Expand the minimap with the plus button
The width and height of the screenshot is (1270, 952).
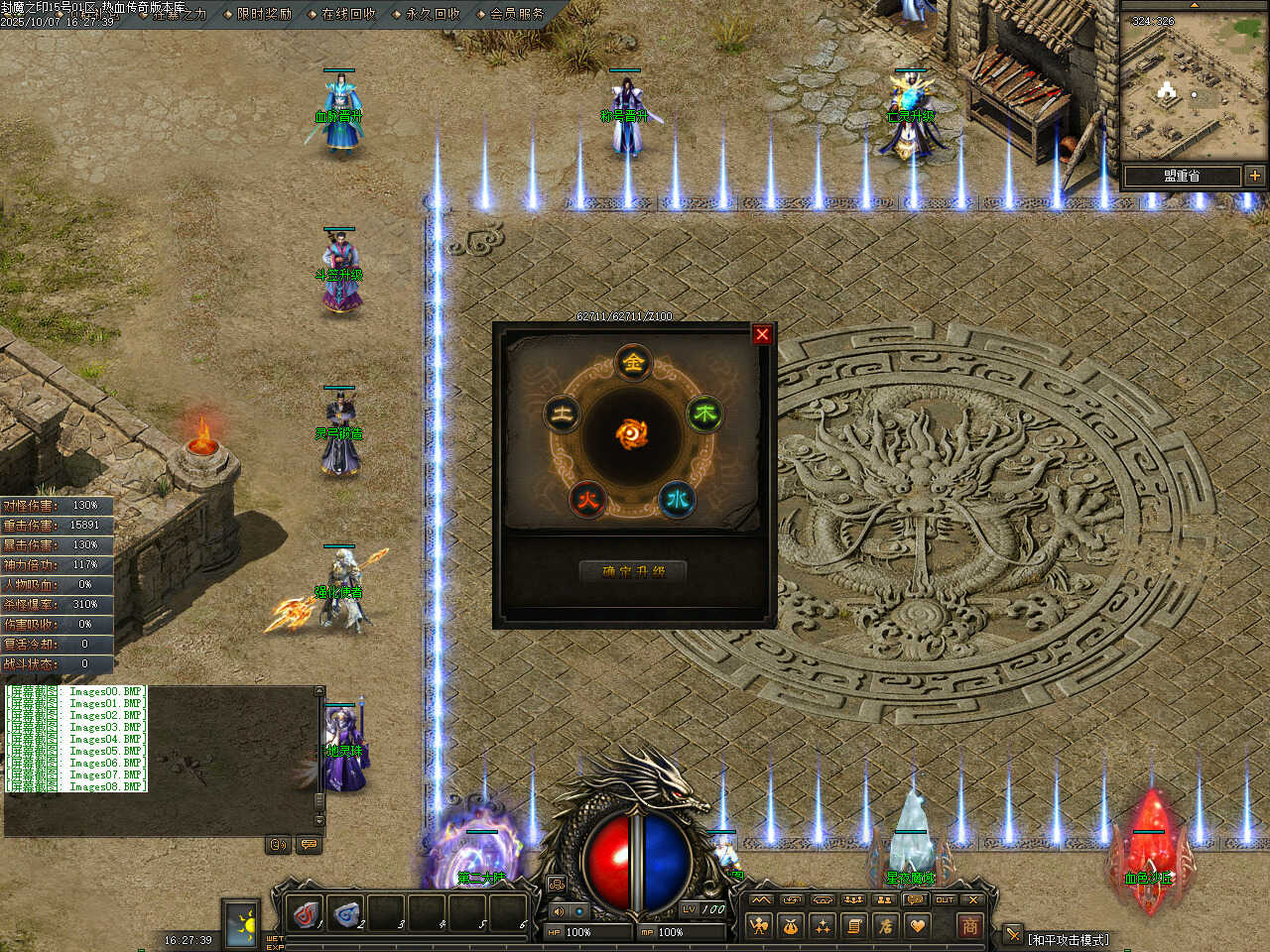click(1255, 176)
